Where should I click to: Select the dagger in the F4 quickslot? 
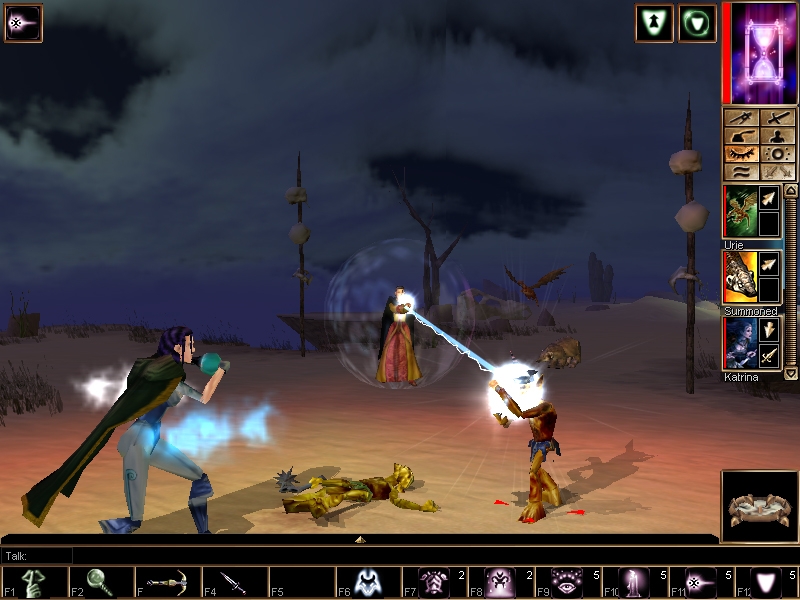(x=235, y=583)
